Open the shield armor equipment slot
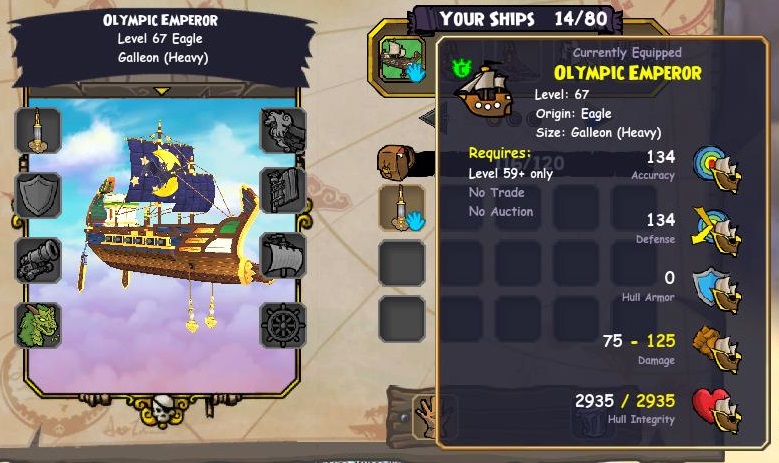Viewport: 779px width, 463px height. tap(39, 195)
